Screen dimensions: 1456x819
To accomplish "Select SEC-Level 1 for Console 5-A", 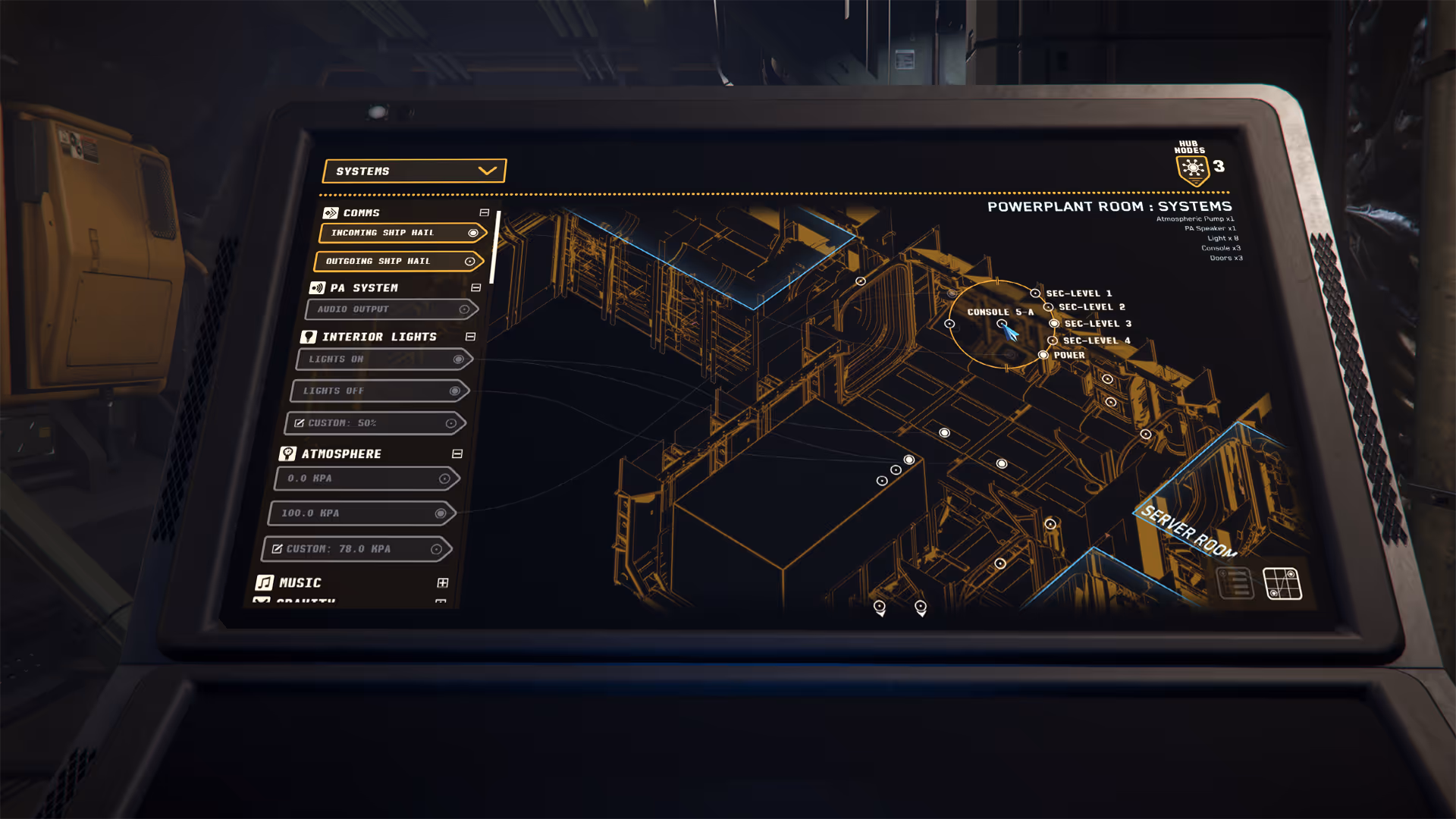I will coord(1036,293).
